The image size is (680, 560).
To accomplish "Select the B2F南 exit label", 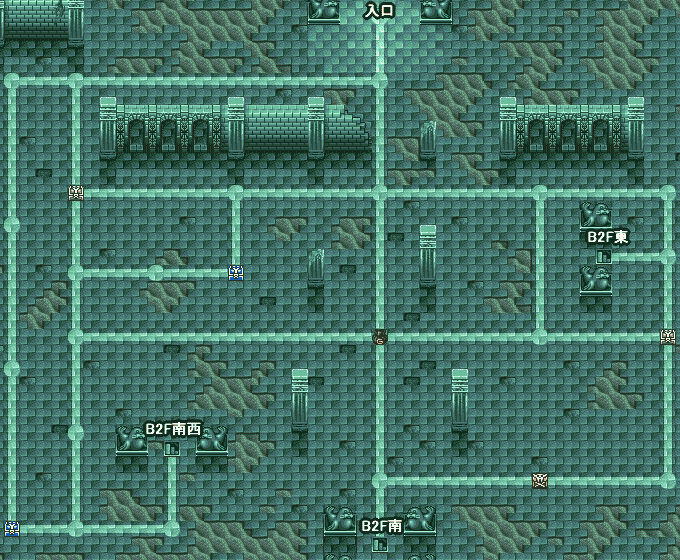I will (381, 525).
